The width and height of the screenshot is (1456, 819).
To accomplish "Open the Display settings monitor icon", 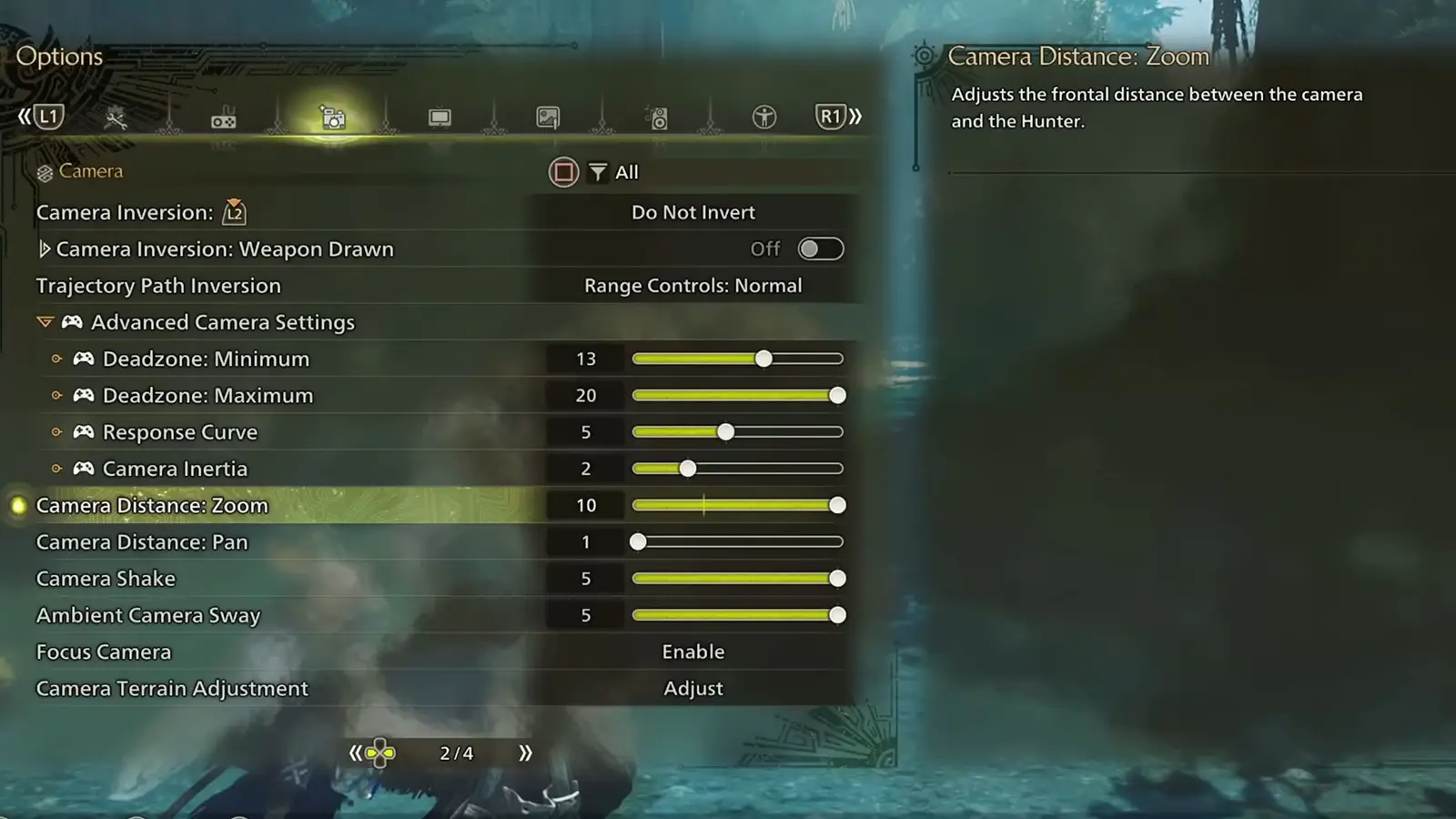I will point(440,117).
